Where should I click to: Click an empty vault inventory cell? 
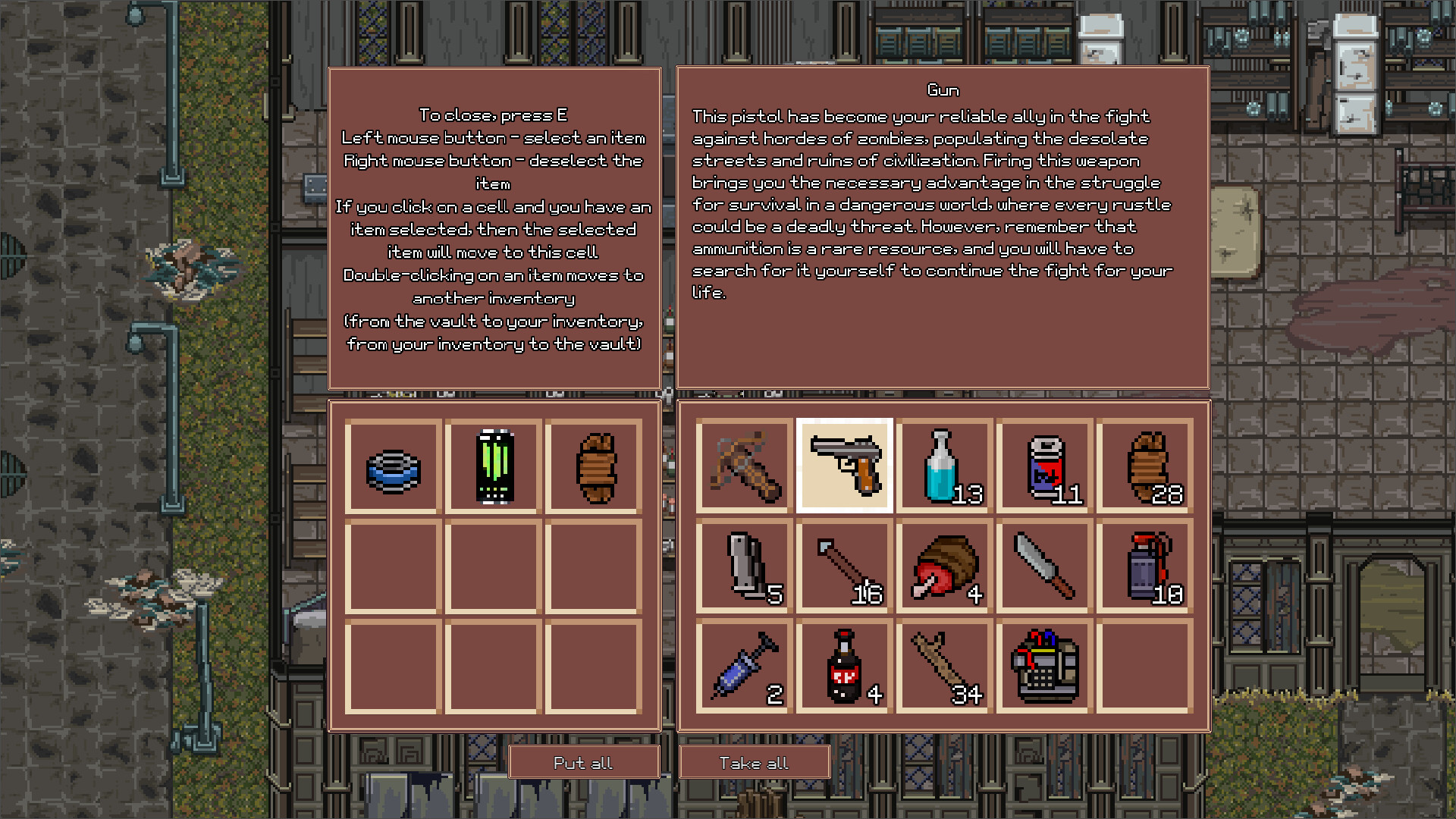click(493, 566)
